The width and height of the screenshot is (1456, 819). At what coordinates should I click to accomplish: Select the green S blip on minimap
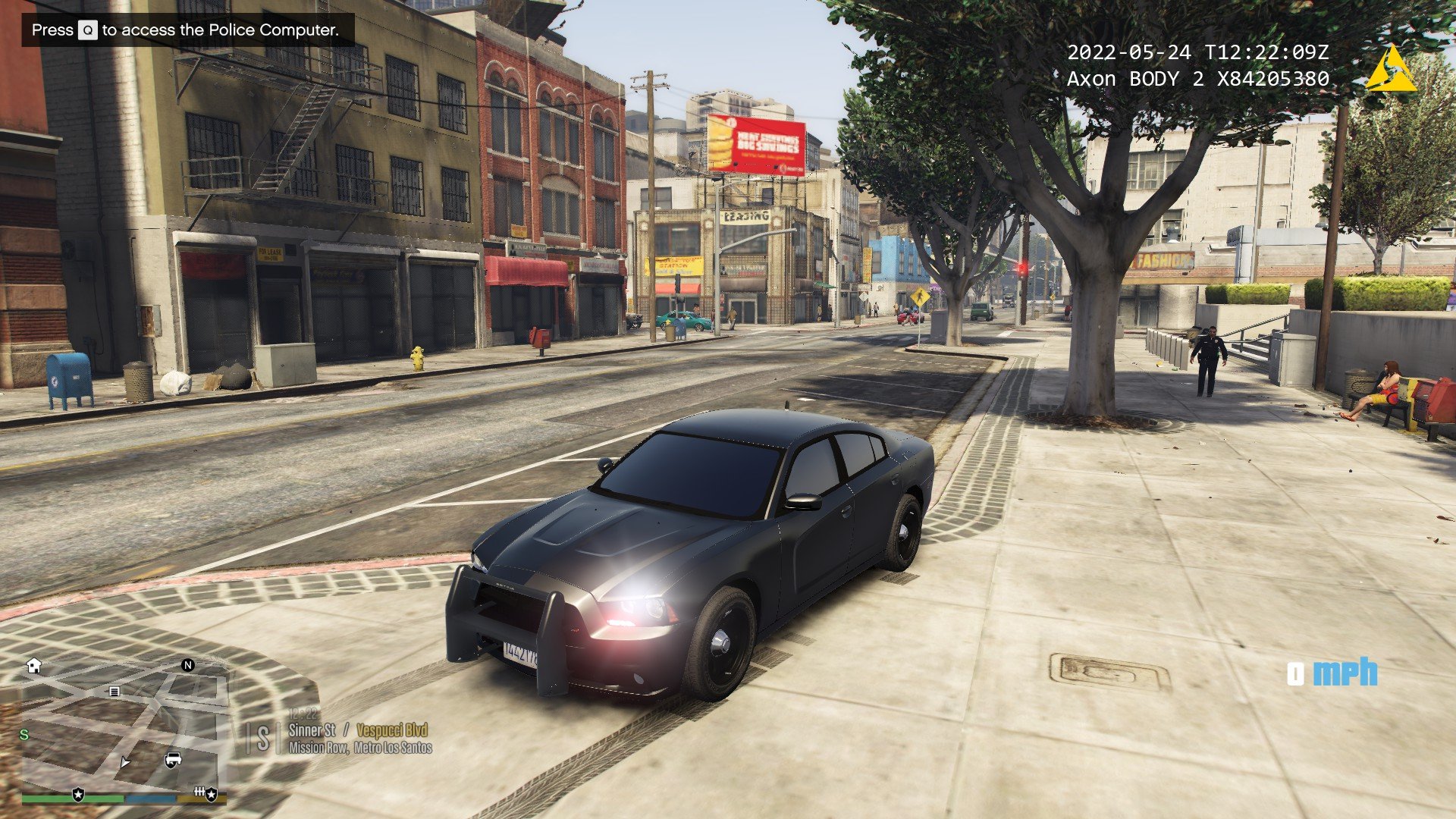[24, 734]
